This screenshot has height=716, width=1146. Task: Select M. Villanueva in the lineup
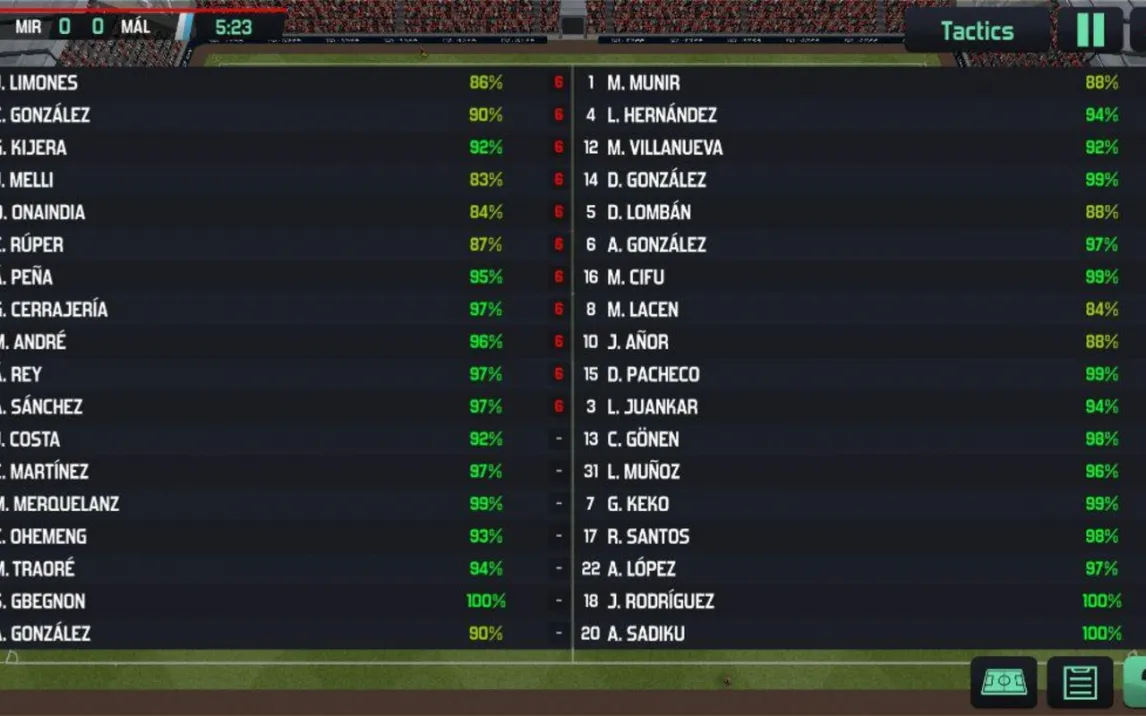click(x=664, y=148)
